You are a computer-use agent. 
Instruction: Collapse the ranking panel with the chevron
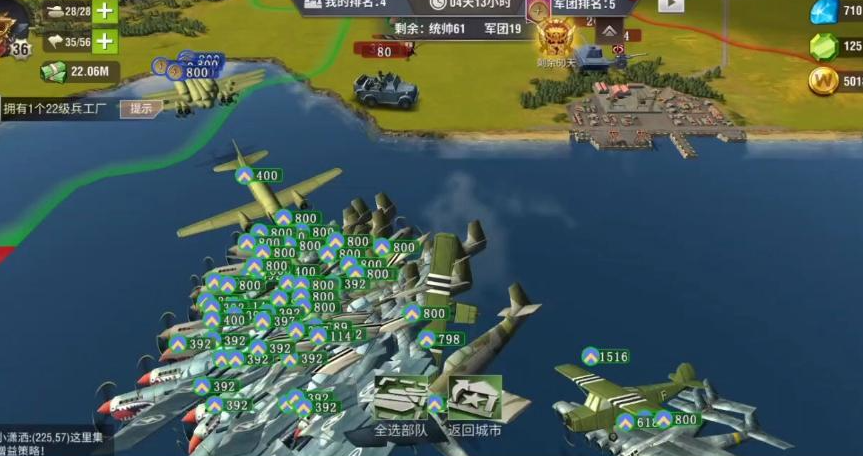click(609, 31)
